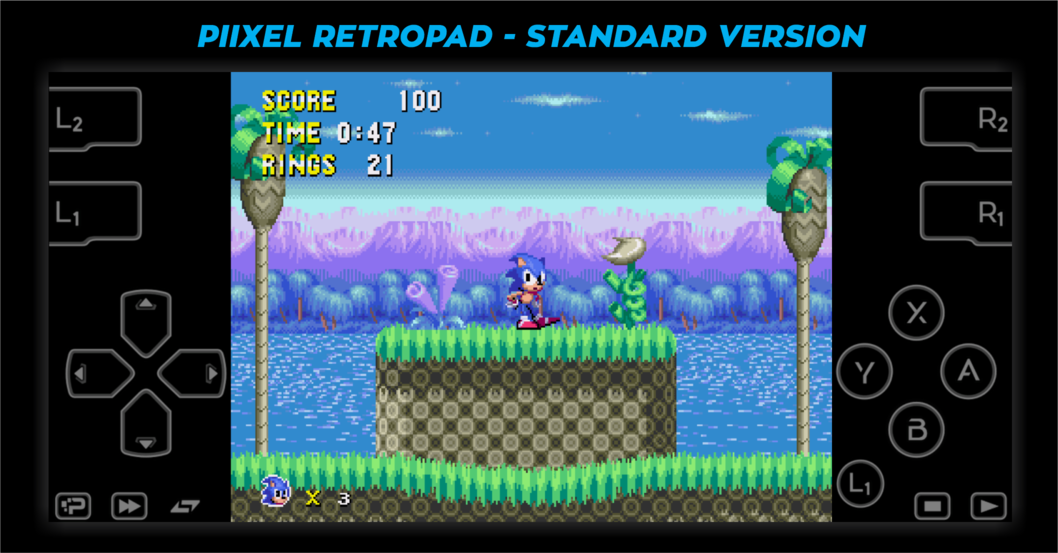Click the D-pad right arrow
The image size is (1058, 553).
[x=197, y=374]
